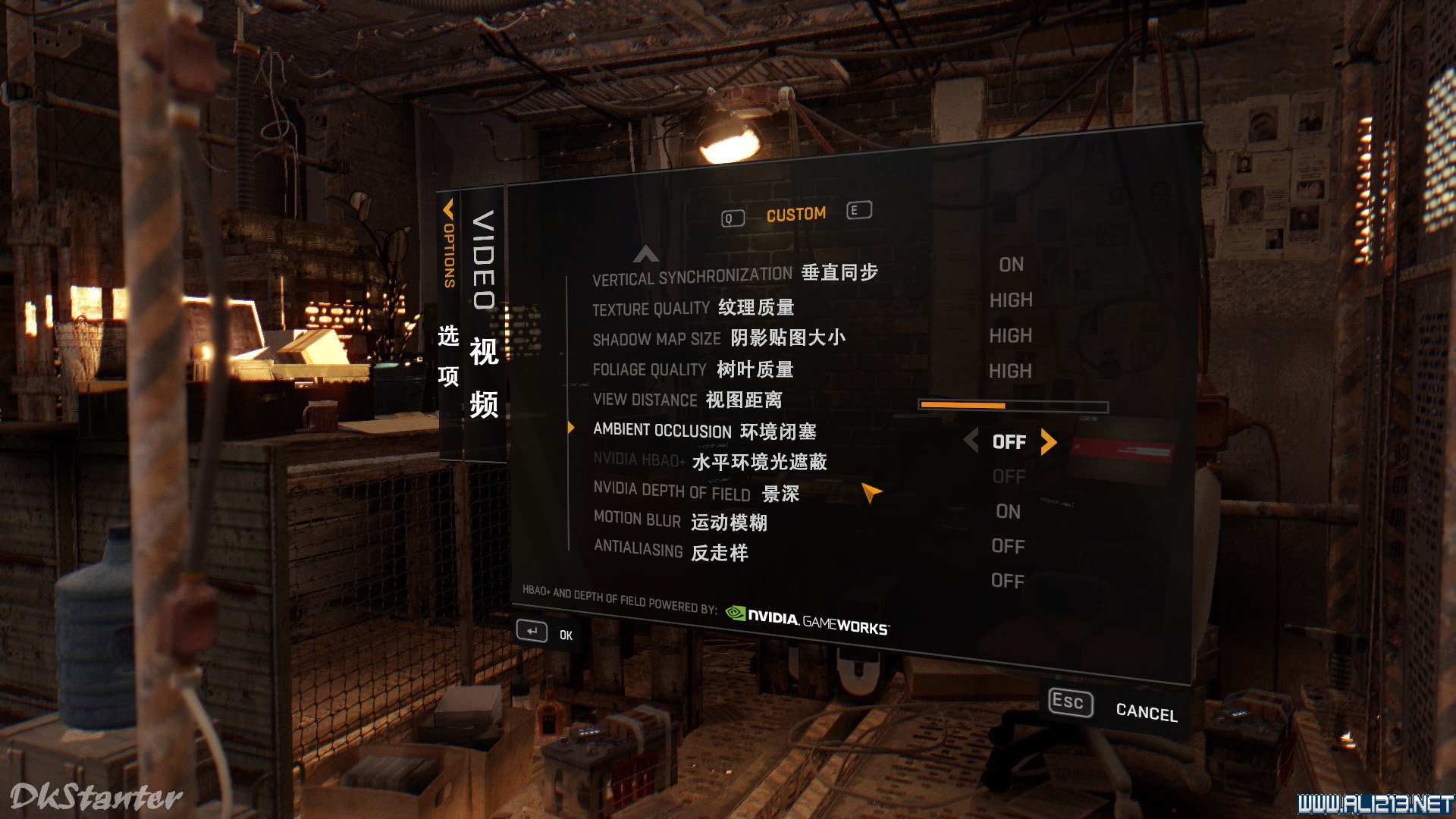
Task: Go back to the Options menu
Action: 449,244
